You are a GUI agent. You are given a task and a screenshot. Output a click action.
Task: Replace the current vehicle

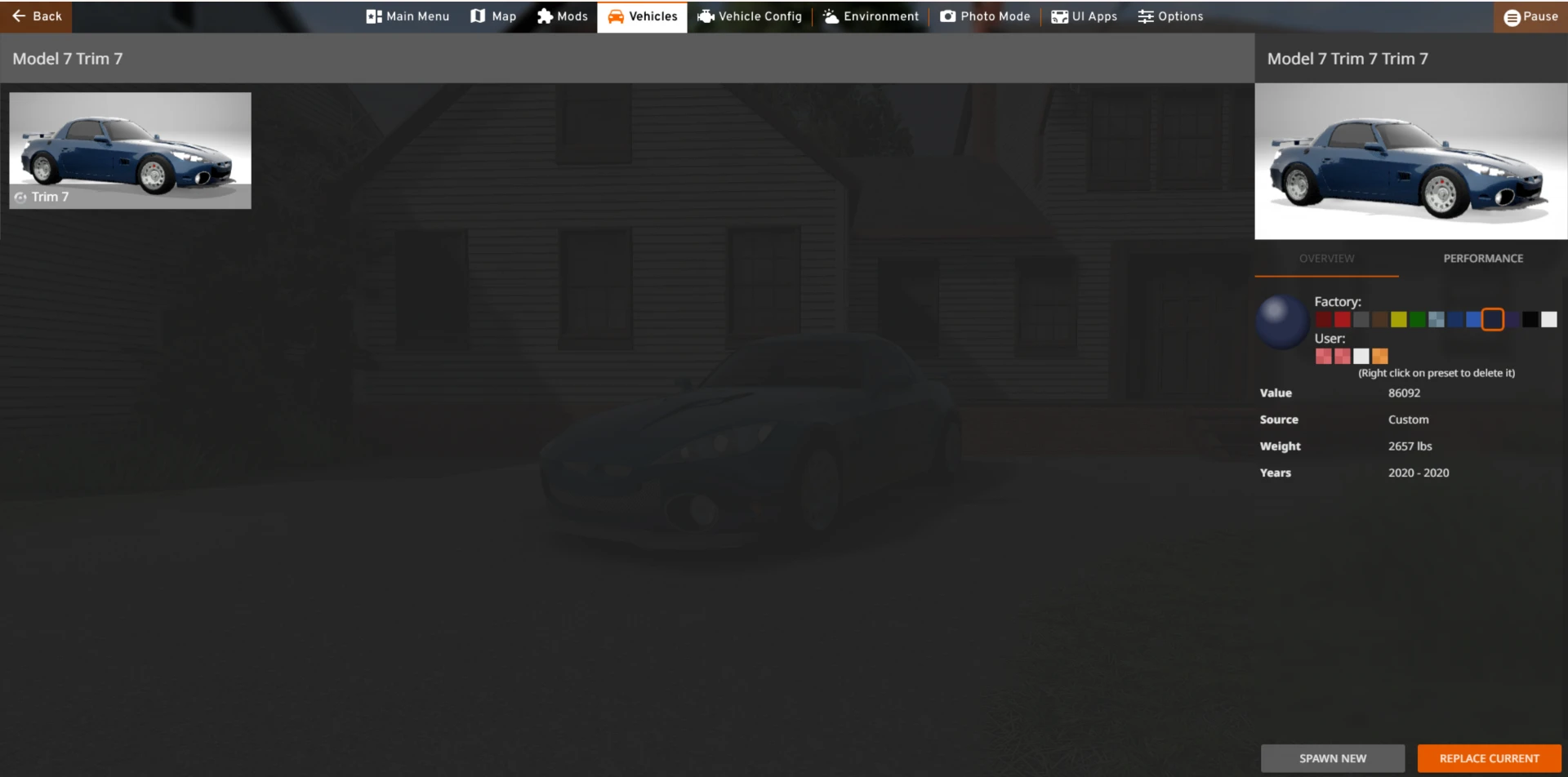(x=1487, y=757)
